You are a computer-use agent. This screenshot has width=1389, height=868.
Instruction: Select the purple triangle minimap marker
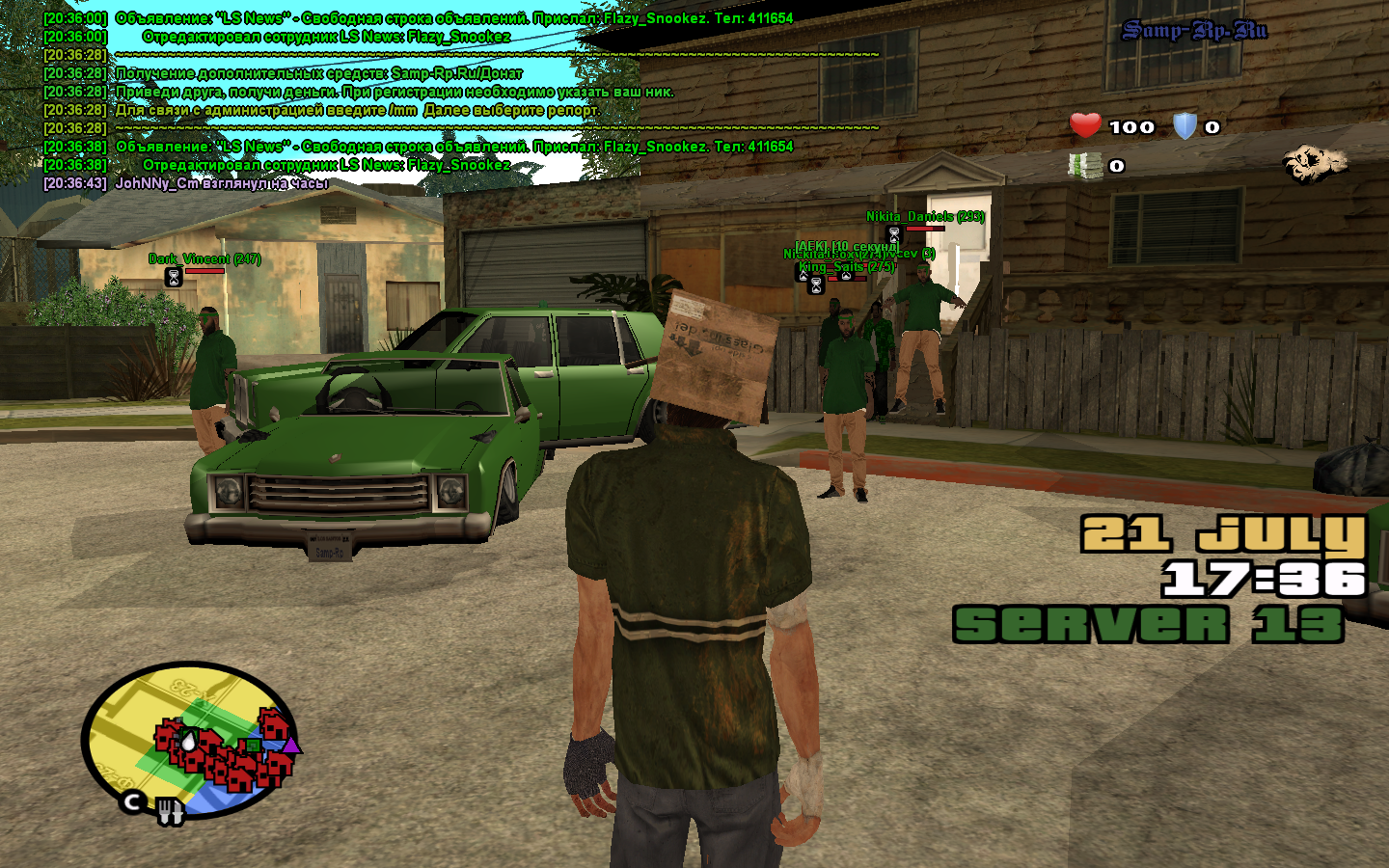point(291,745)
